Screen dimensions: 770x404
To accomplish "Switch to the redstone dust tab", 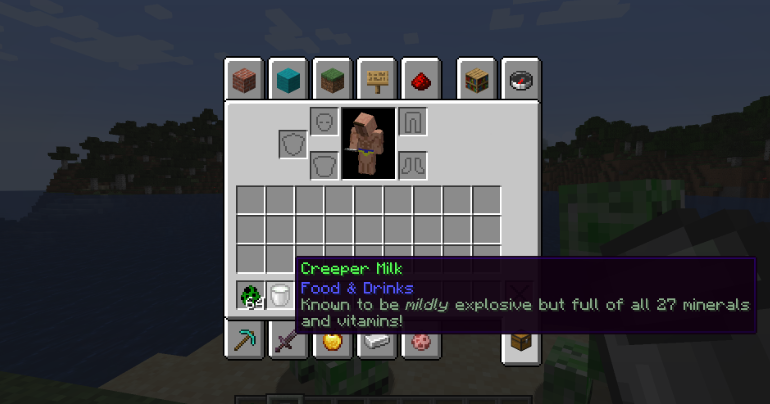I will (x=420, y=79).
